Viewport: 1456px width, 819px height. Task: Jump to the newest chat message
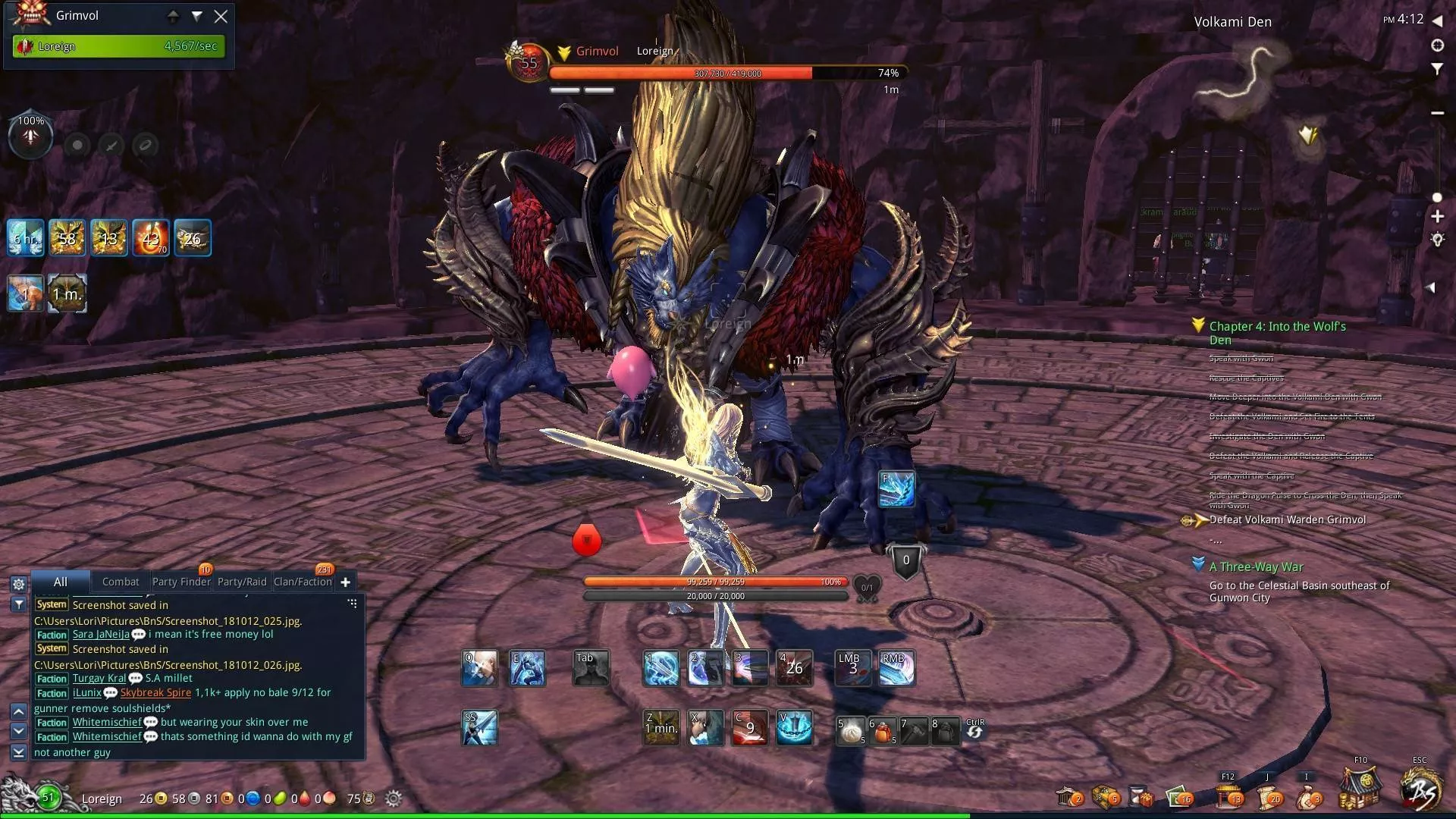(19, 752)
